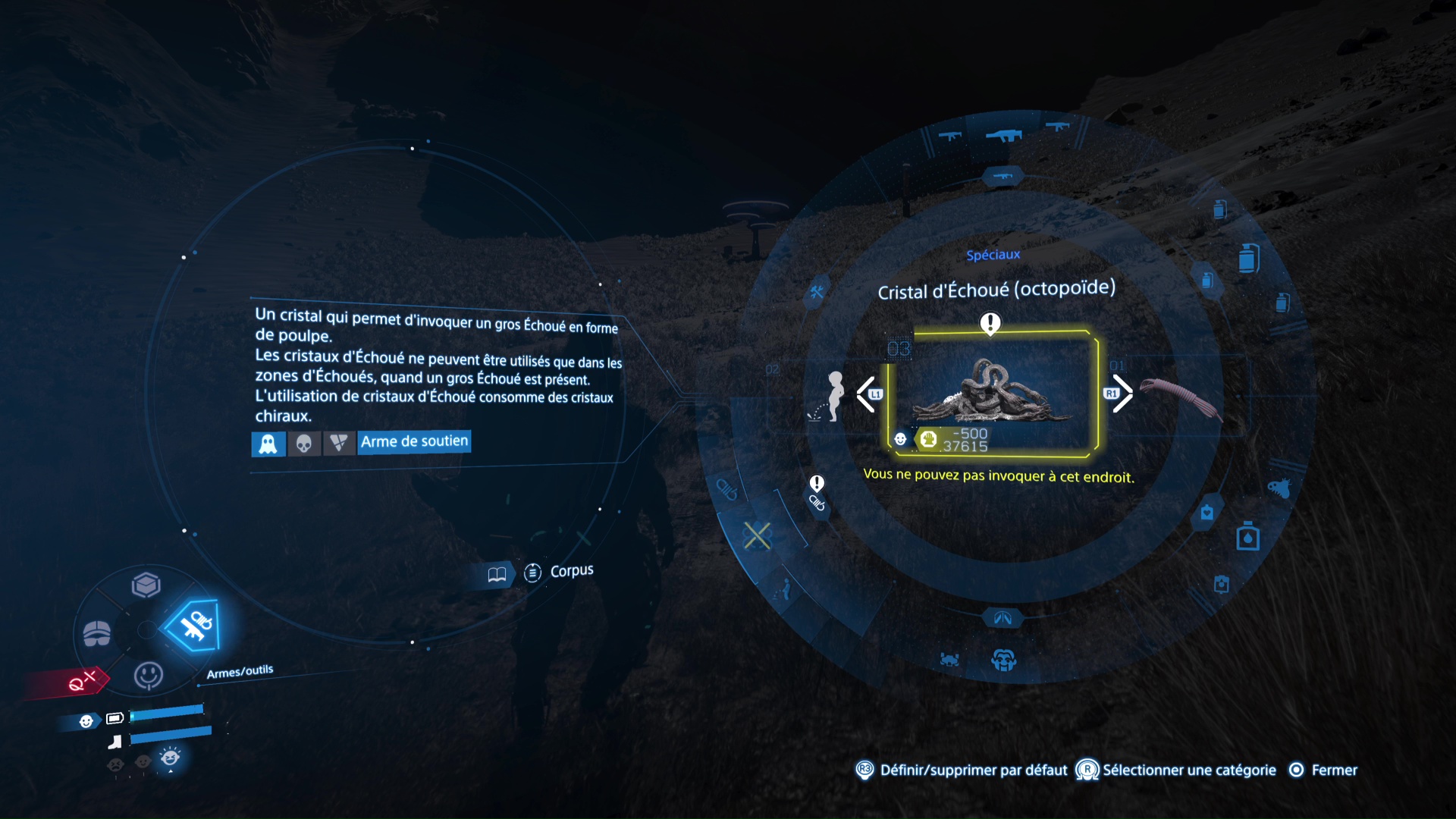Select the crossed-out yellow X slot

click(x=757, y=535)
